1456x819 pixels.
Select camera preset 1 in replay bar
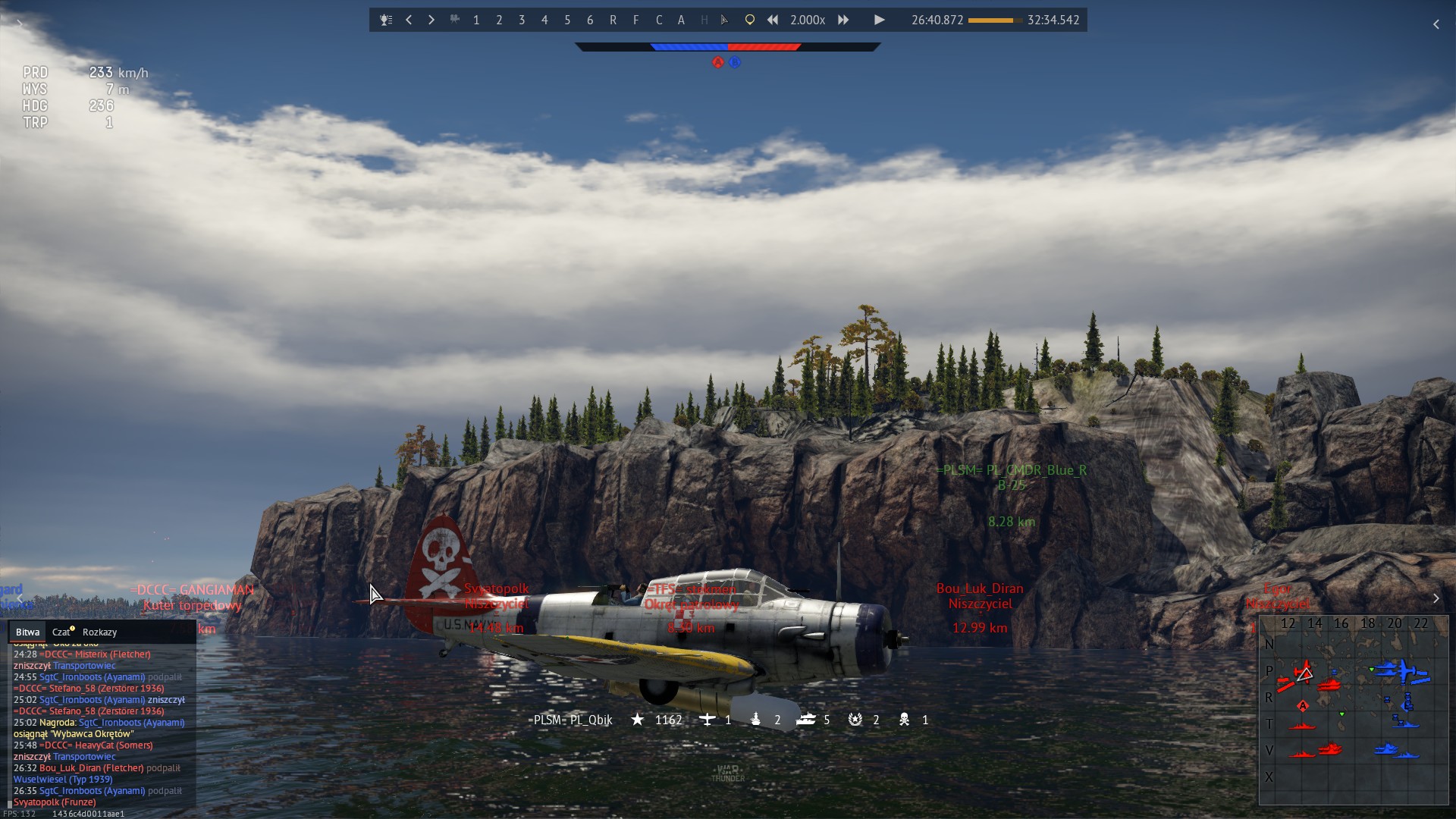[476, 20]
